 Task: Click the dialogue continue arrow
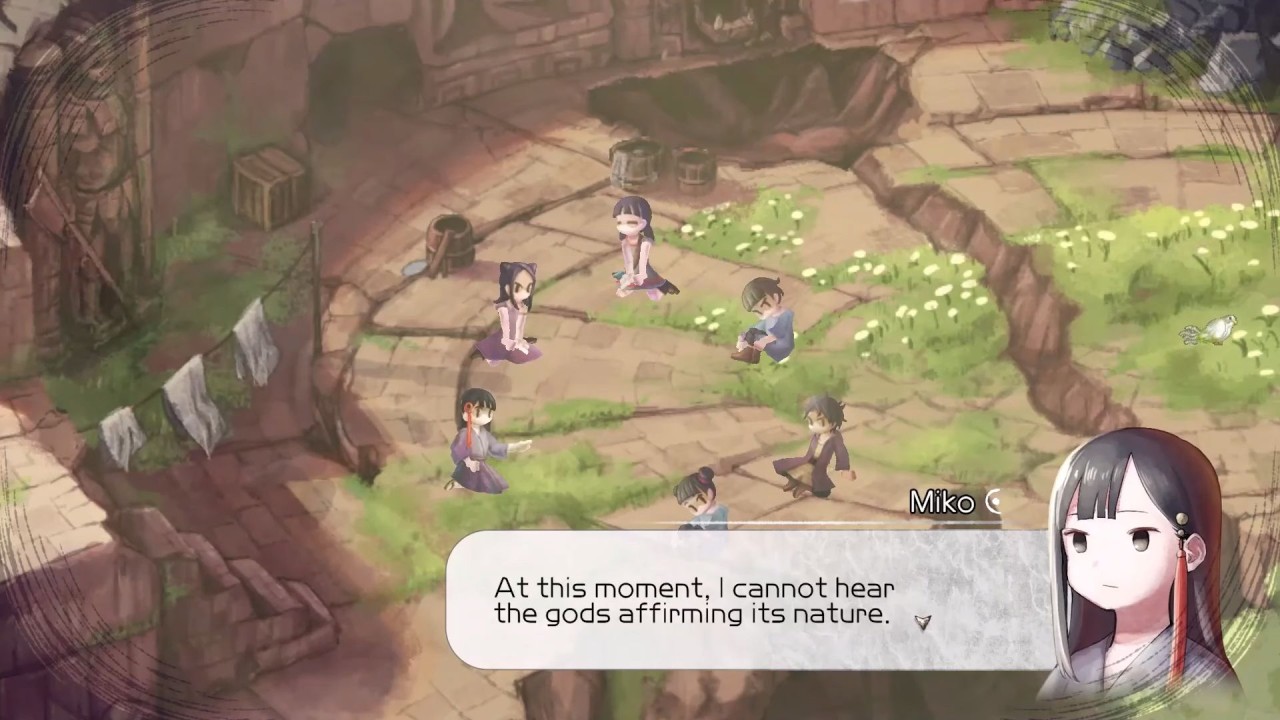pos(922,621)
